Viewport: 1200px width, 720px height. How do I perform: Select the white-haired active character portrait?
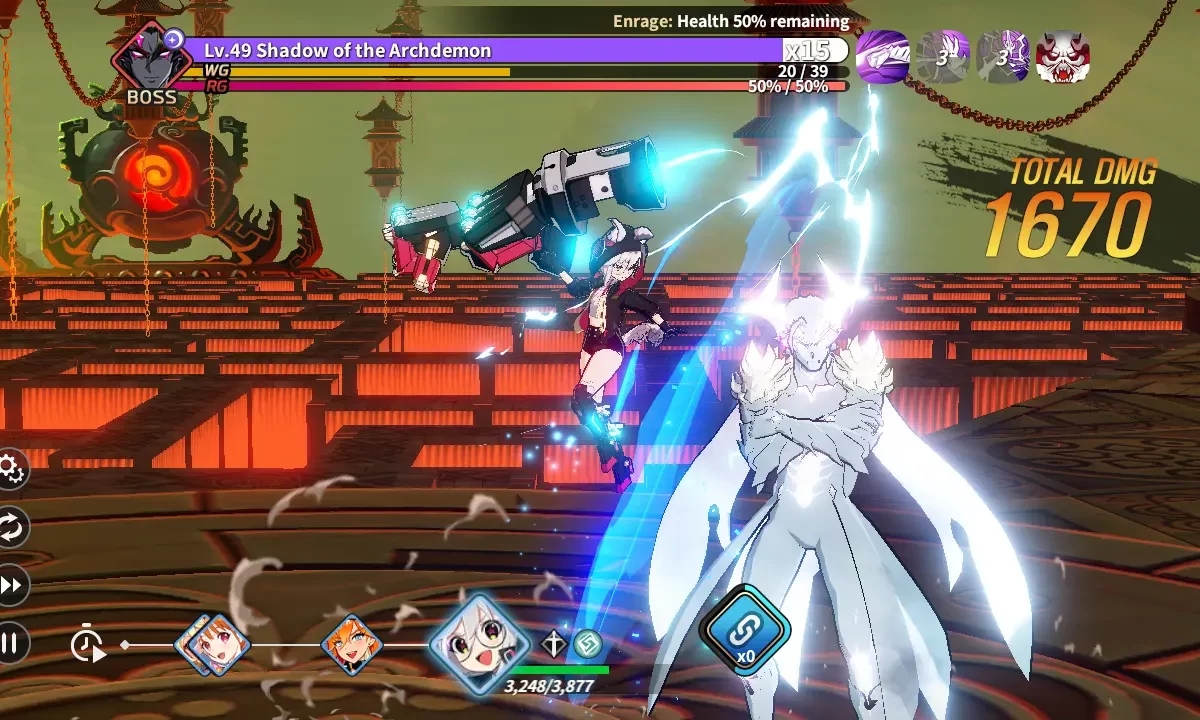(x=479, y=646)
